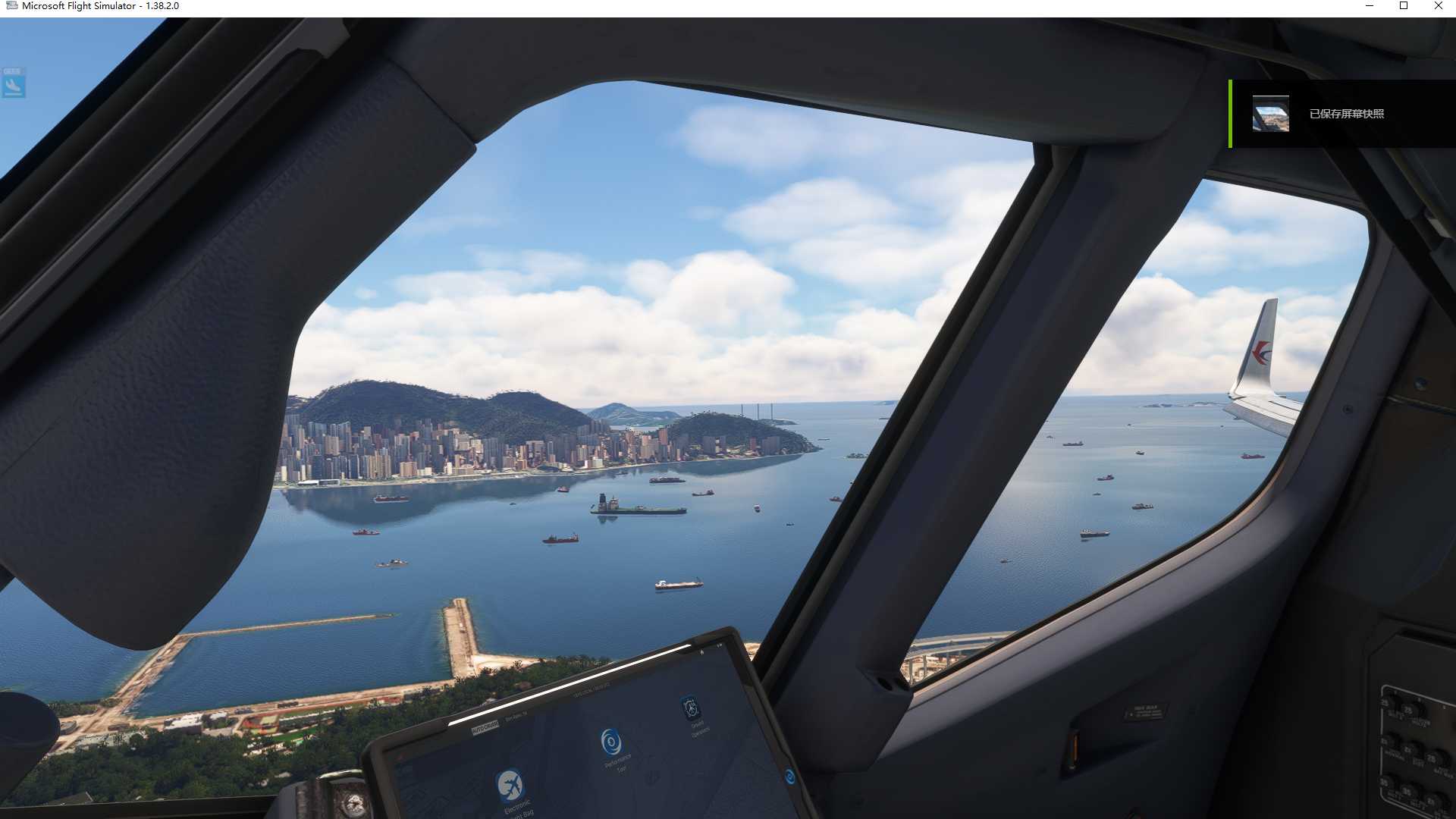
Task: Open the Electronic Flight Bag tablet app
Action: [x=510, y=786]
